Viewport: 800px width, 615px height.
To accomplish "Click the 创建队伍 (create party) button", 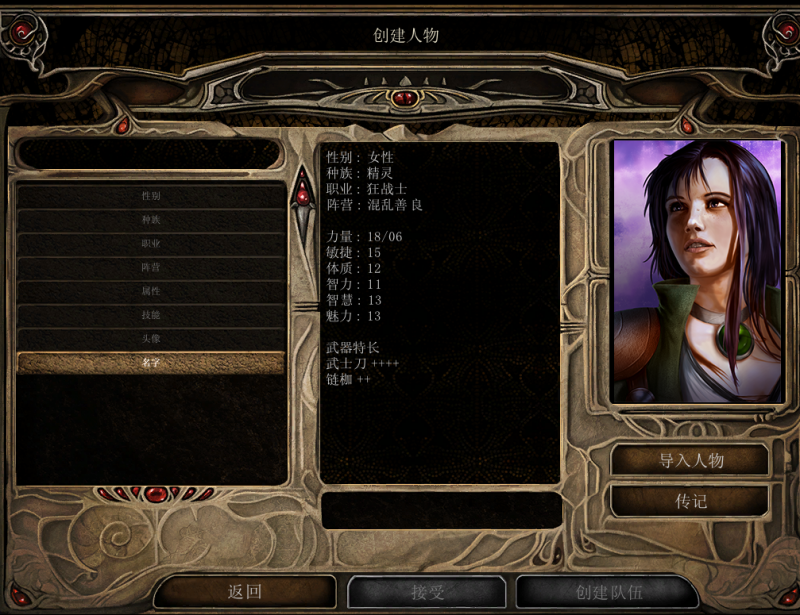I will coord(607,592).
